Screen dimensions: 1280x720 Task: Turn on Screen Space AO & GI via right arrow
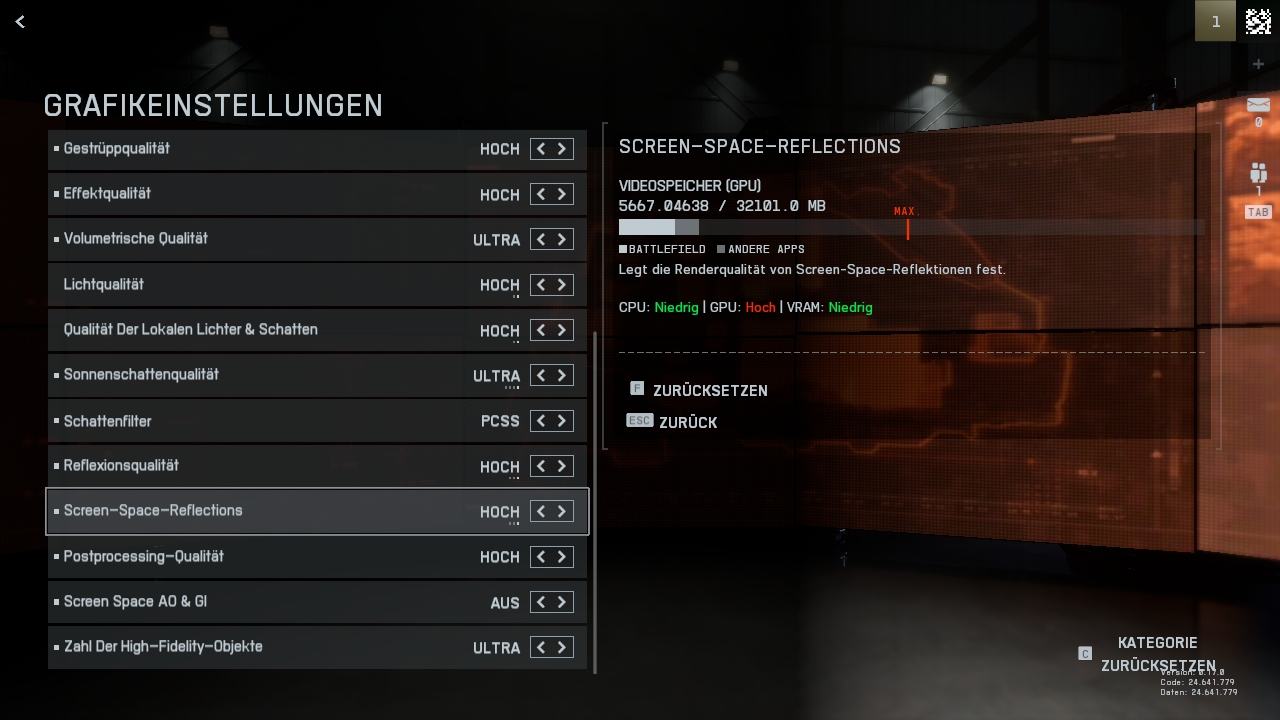(x=562, y=602)
